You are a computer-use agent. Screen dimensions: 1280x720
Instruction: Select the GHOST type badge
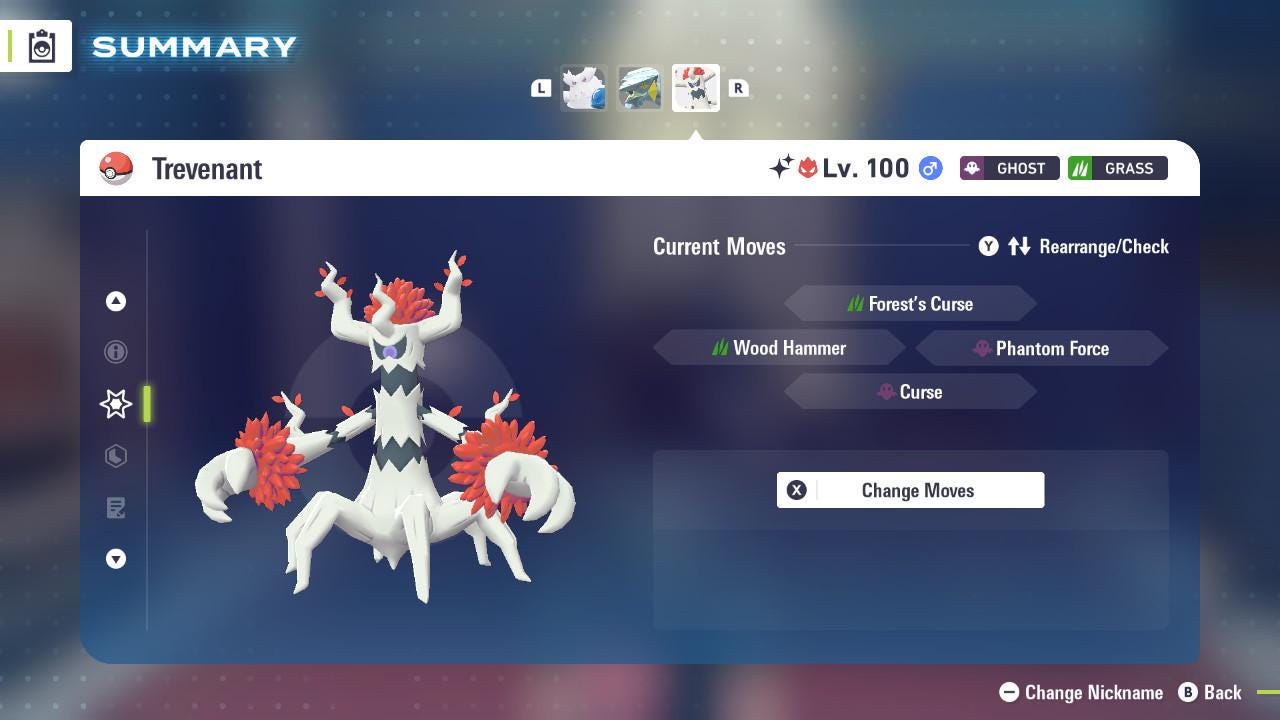click(1009, 168)
